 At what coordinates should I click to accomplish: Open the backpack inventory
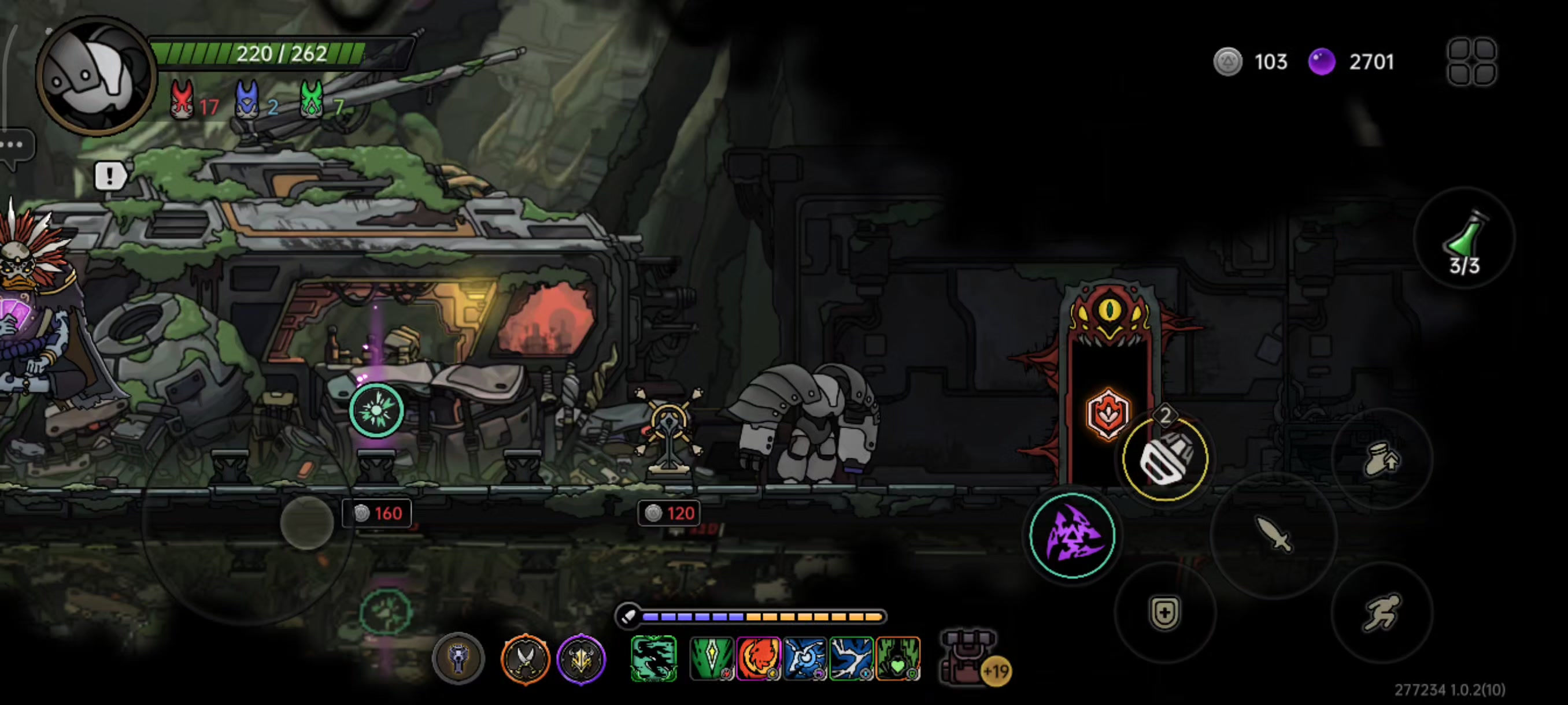tap(968, 657)
